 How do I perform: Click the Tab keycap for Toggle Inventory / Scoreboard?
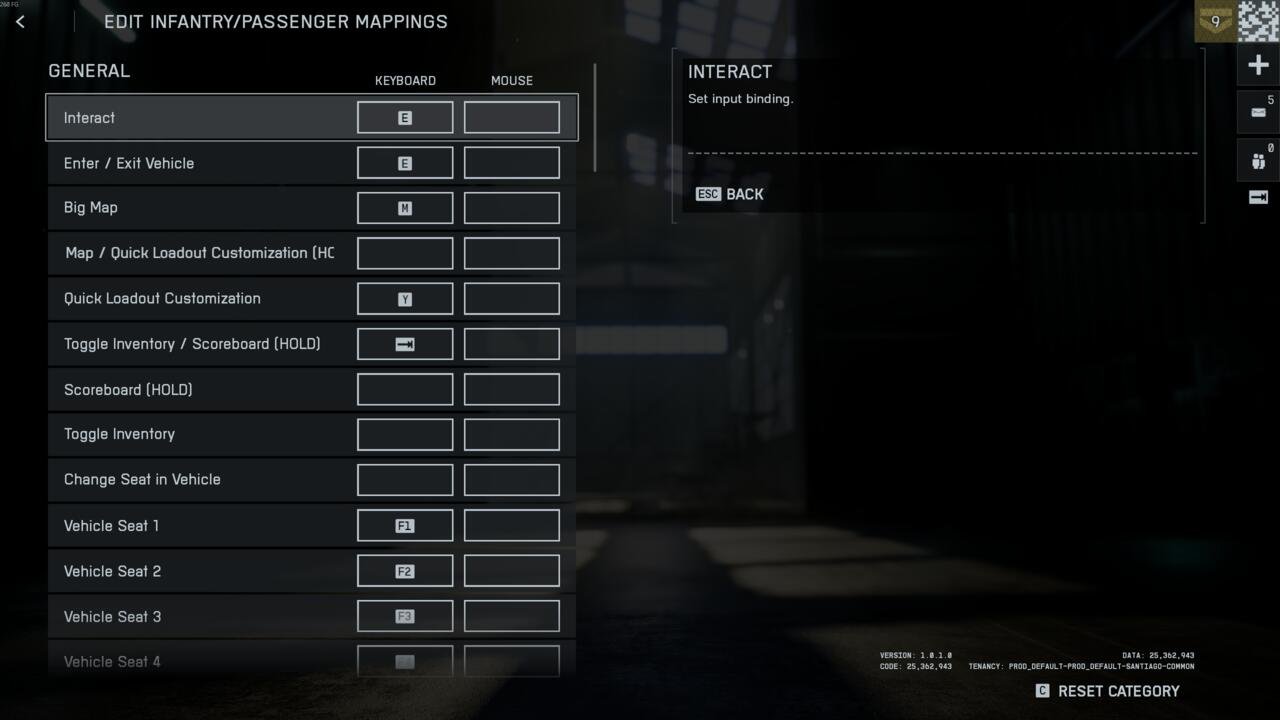pyautogui.click(x=404, y=343)
